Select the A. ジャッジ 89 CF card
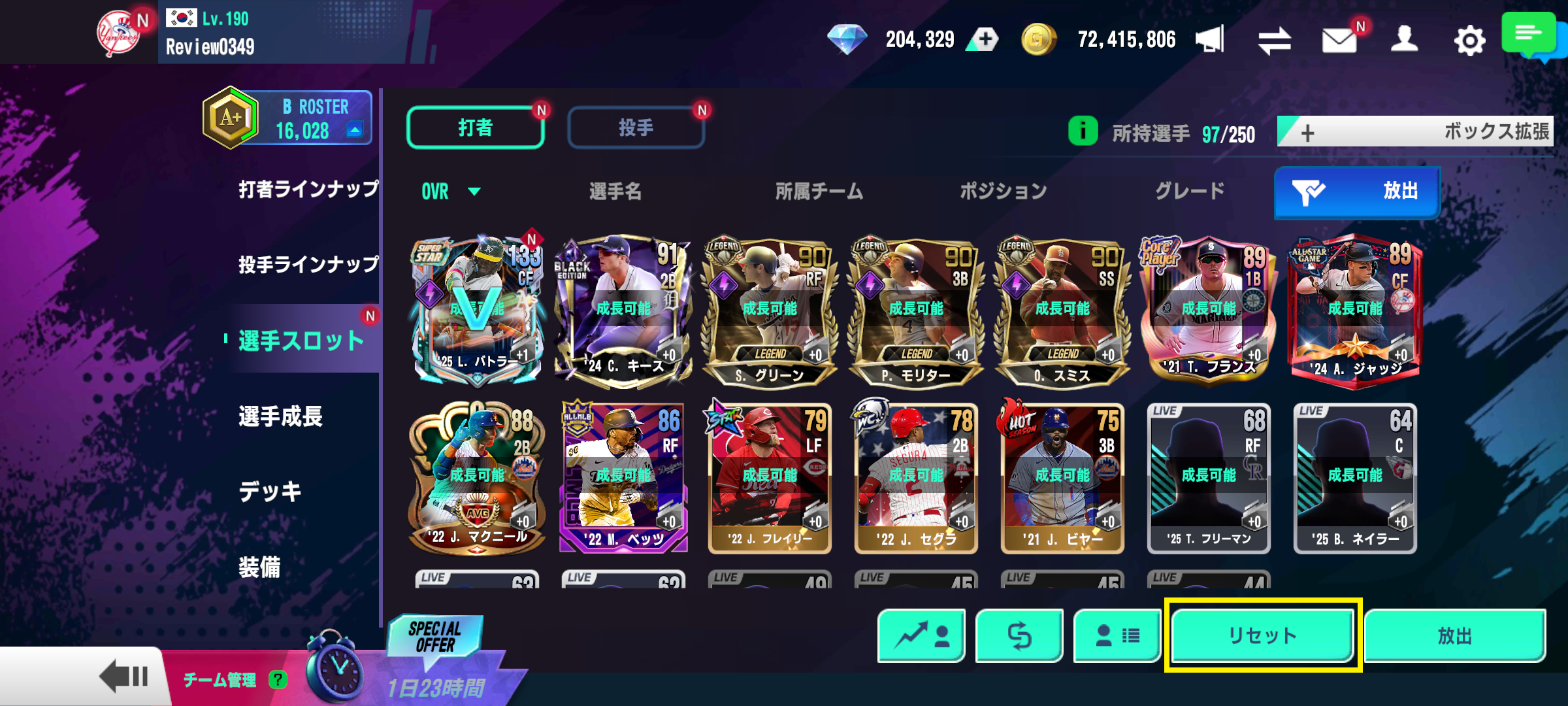 [x=1355, y=311]
